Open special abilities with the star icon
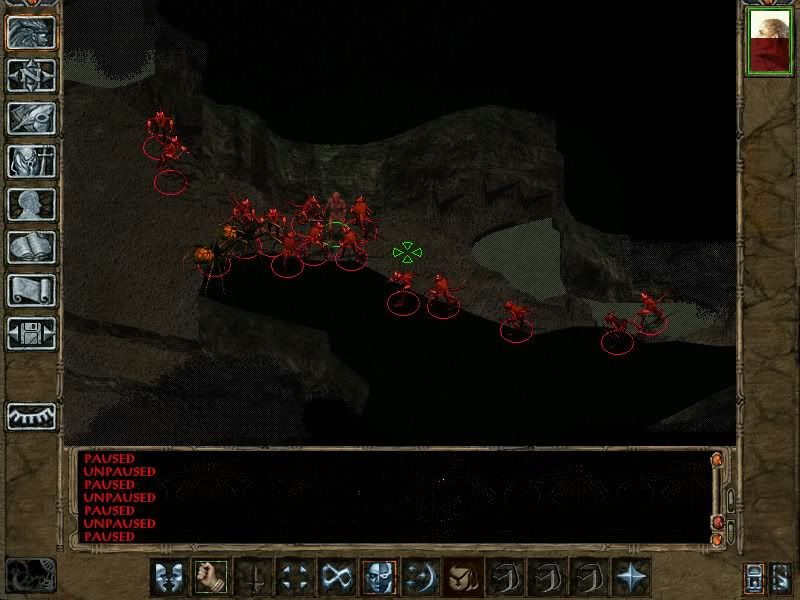The image size is (800, 600). tap(632, 577)
